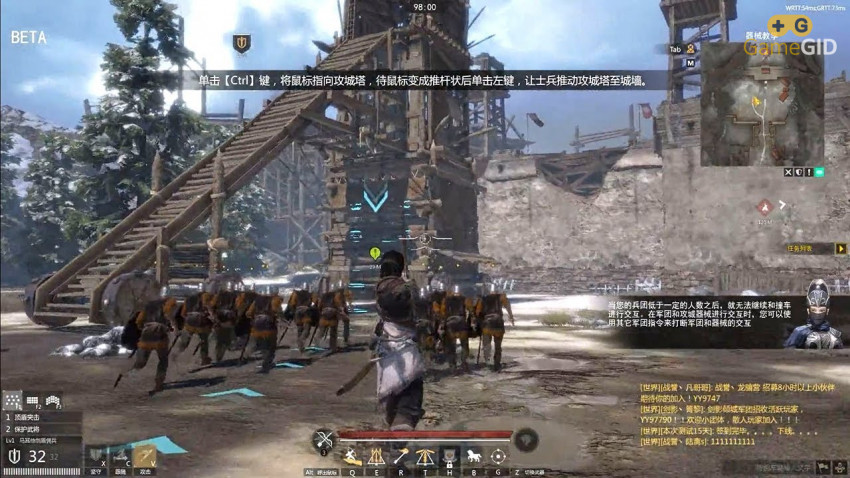Click the locked helmet skill slot
850x478 pixels.
pos(450,457)
